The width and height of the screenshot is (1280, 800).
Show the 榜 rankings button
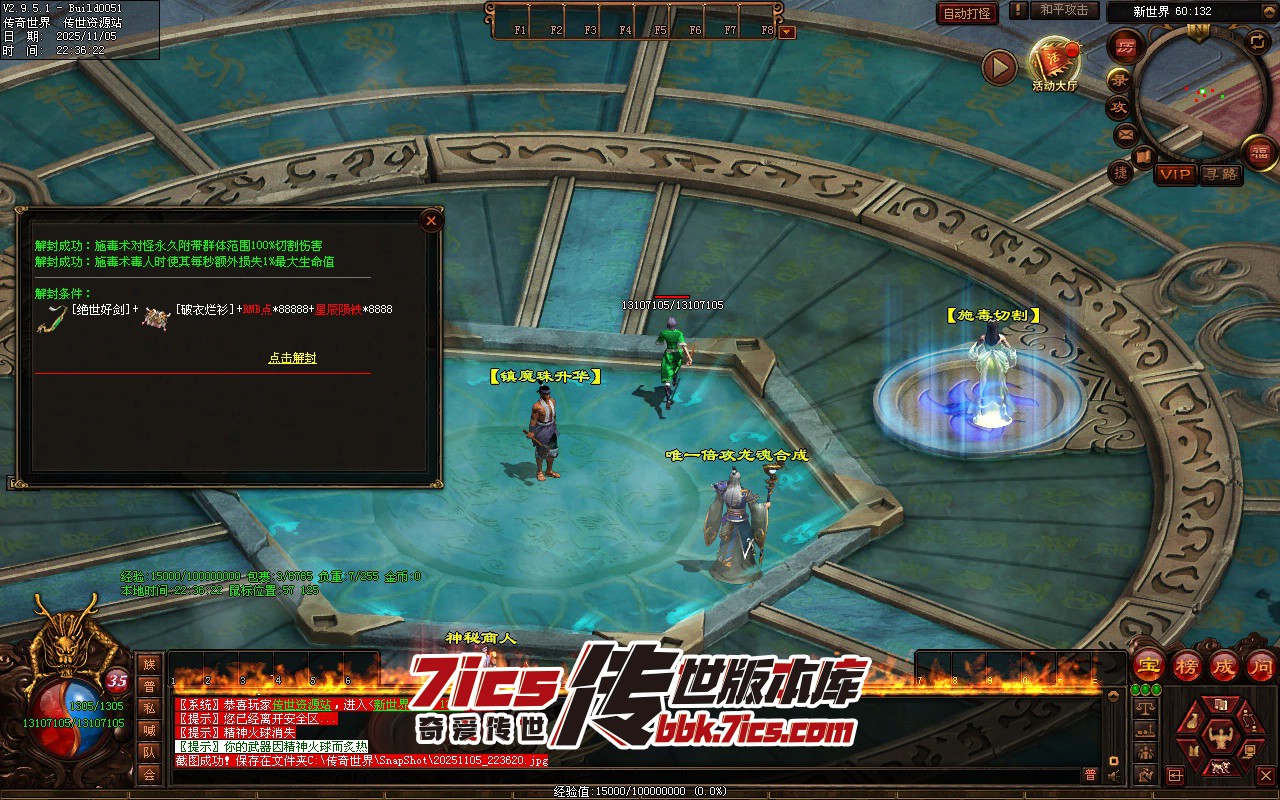[1187, 666]
